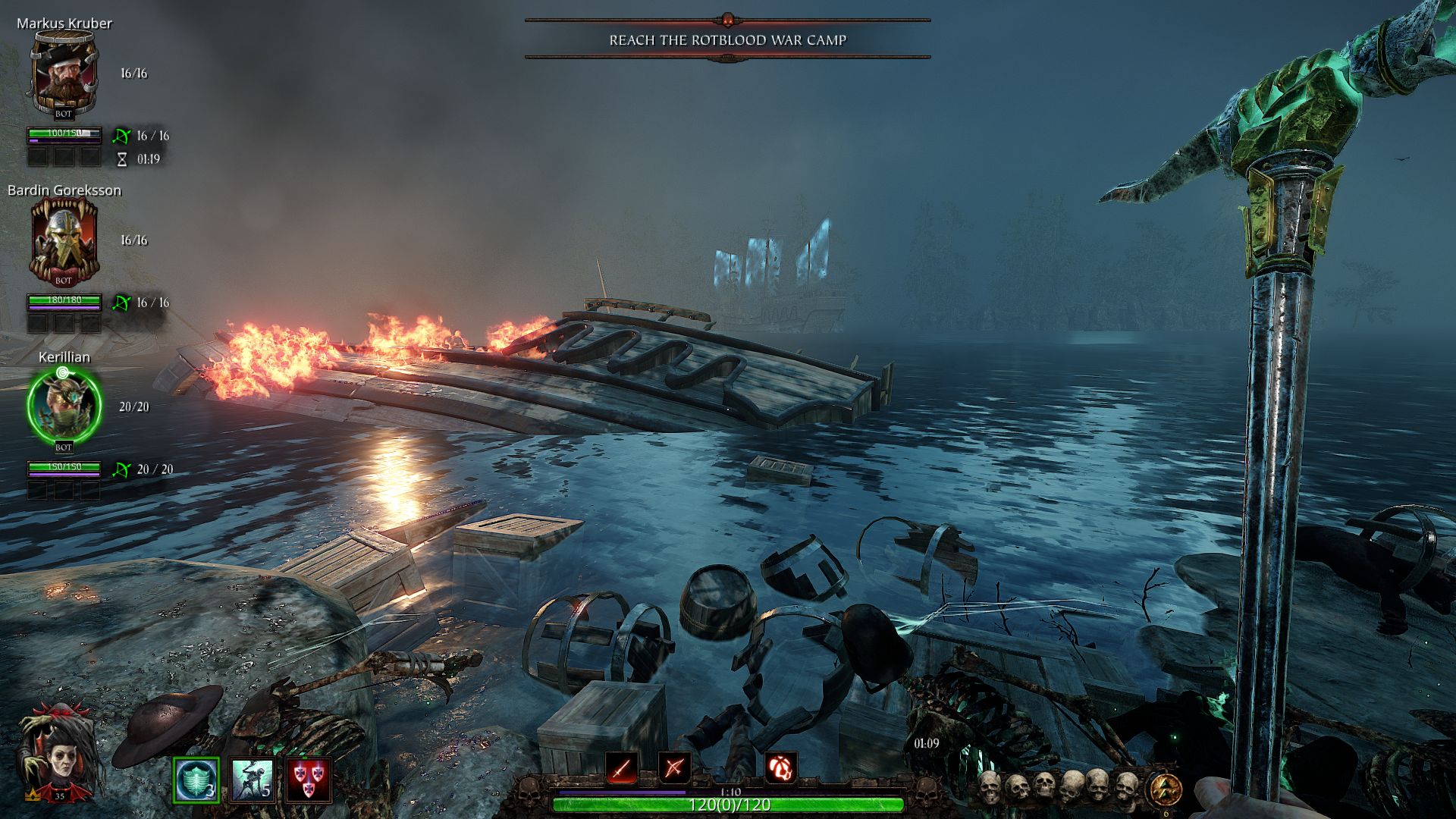This screenshot has width=1456, height=819.
Task: Choose the melee sword weapon slot
Action: 621,769
